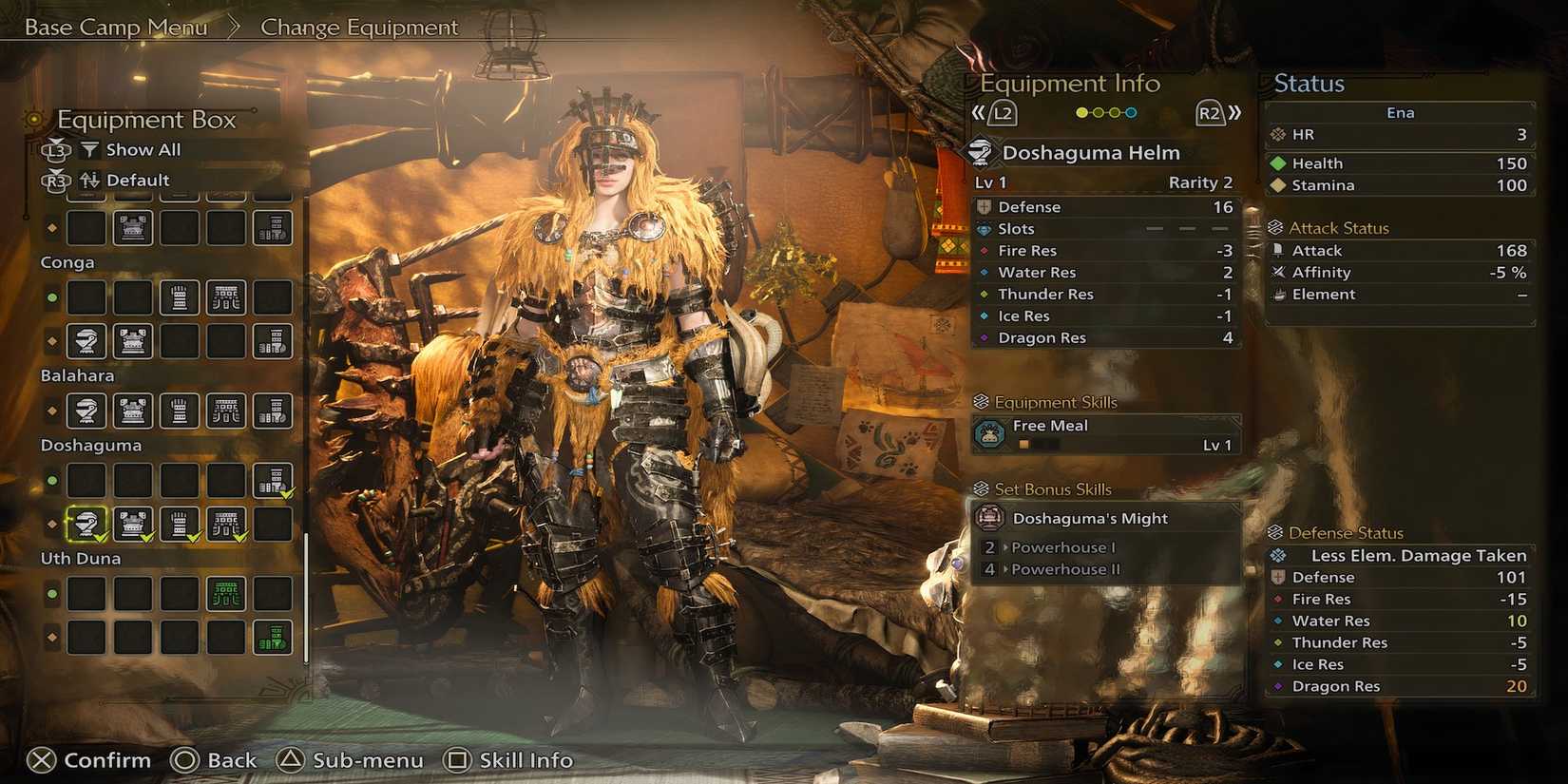The image size is (1568, 784).
Task: Click the yellow page indicator dot
Action: pyautogui.click(x=1081, y=112)
